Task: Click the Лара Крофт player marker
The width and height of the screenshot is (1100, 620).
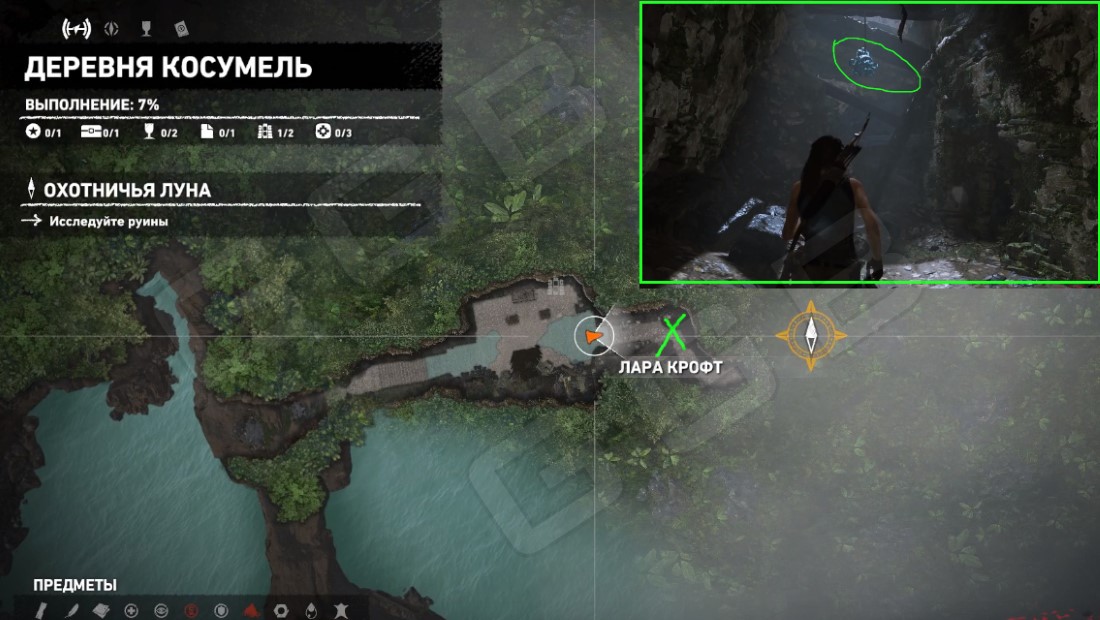Action: [594, 337]
